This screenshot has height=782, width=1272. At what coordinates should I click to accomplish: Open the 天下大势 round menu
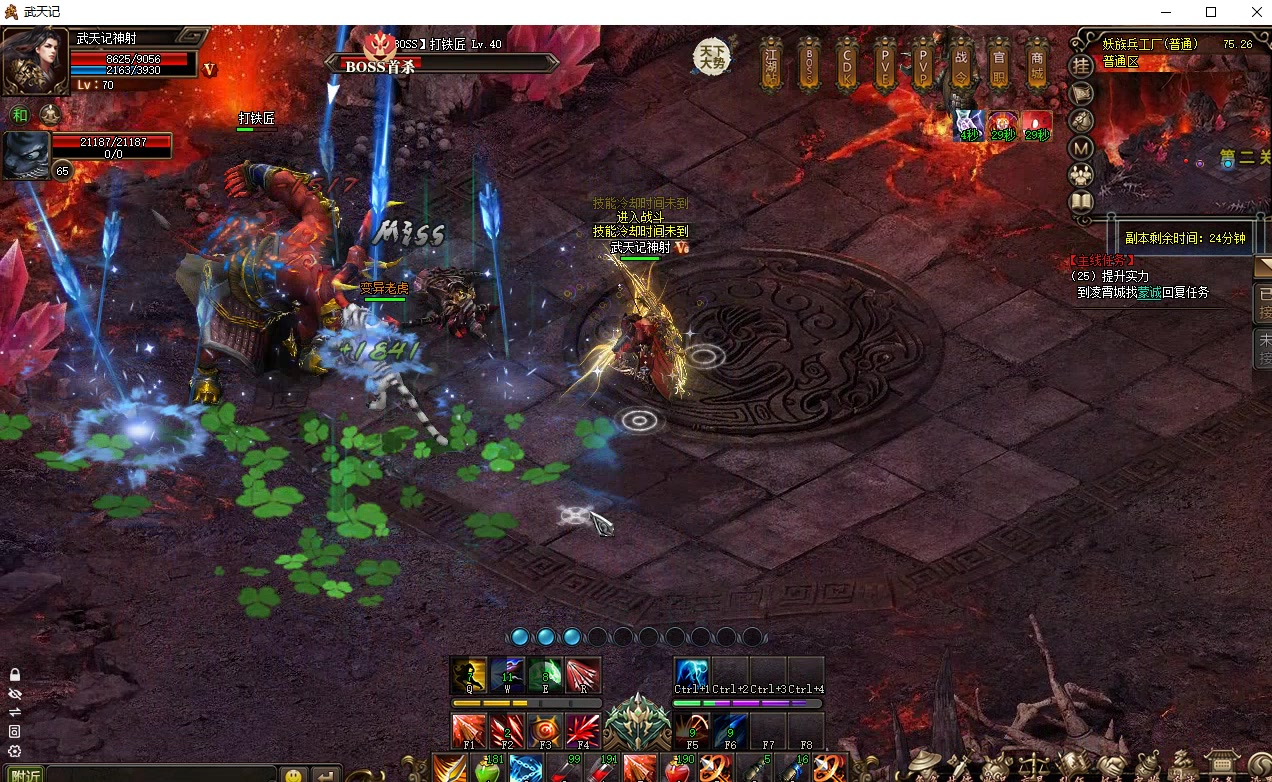click(711, 56)
